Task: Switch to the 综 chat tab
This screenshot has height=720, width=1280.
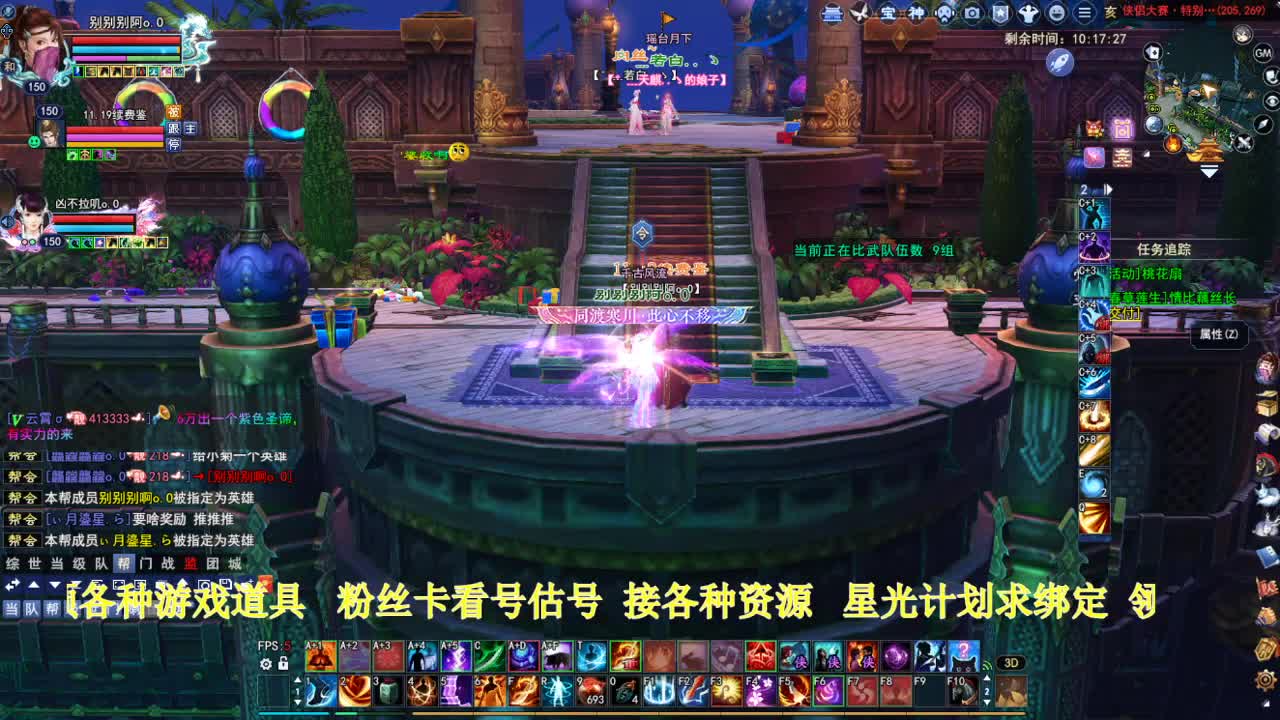Action: pos(12,563)
